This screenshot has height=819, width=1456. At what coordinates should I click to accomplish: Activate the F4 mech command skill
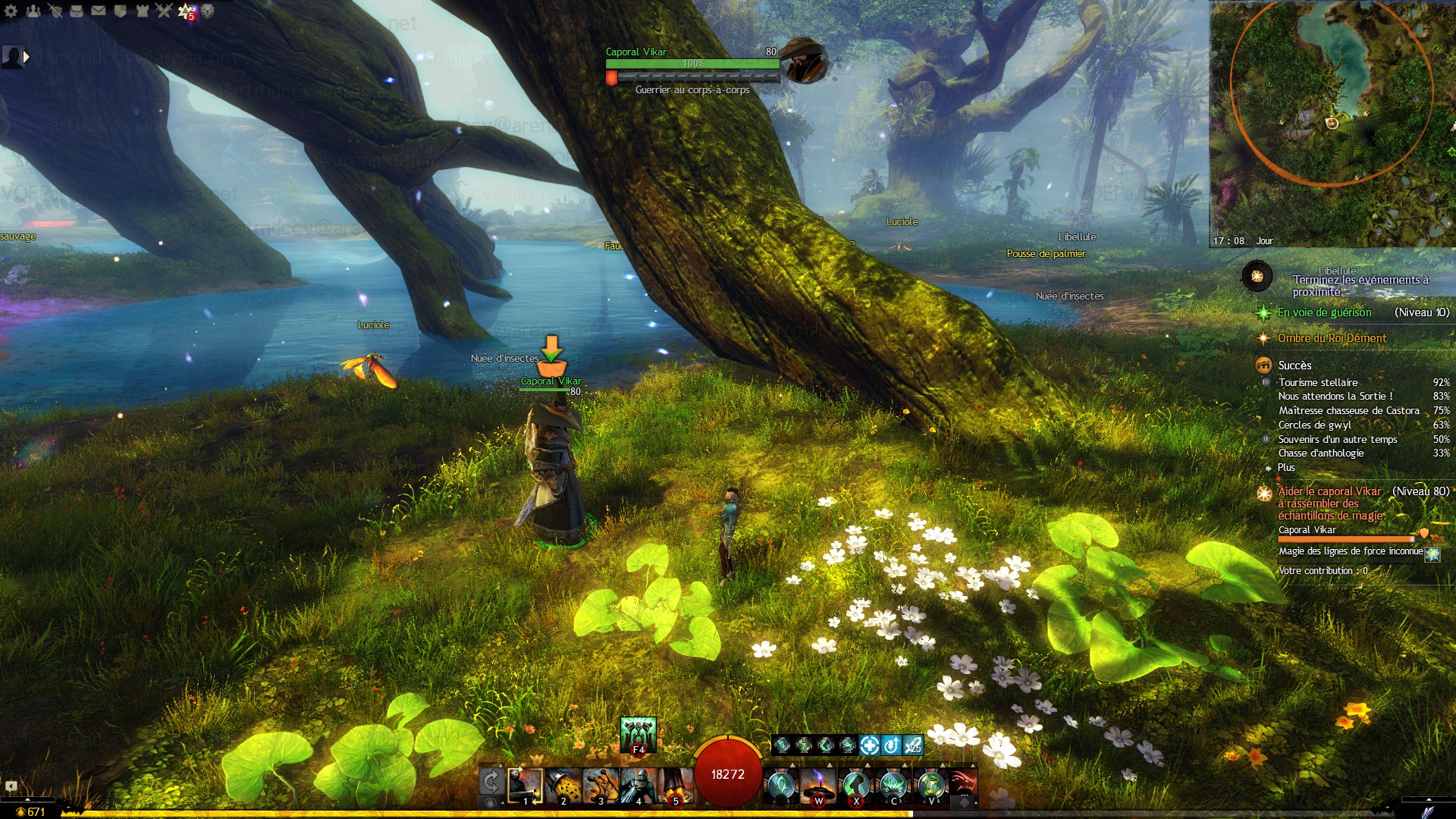pos(638,734)
